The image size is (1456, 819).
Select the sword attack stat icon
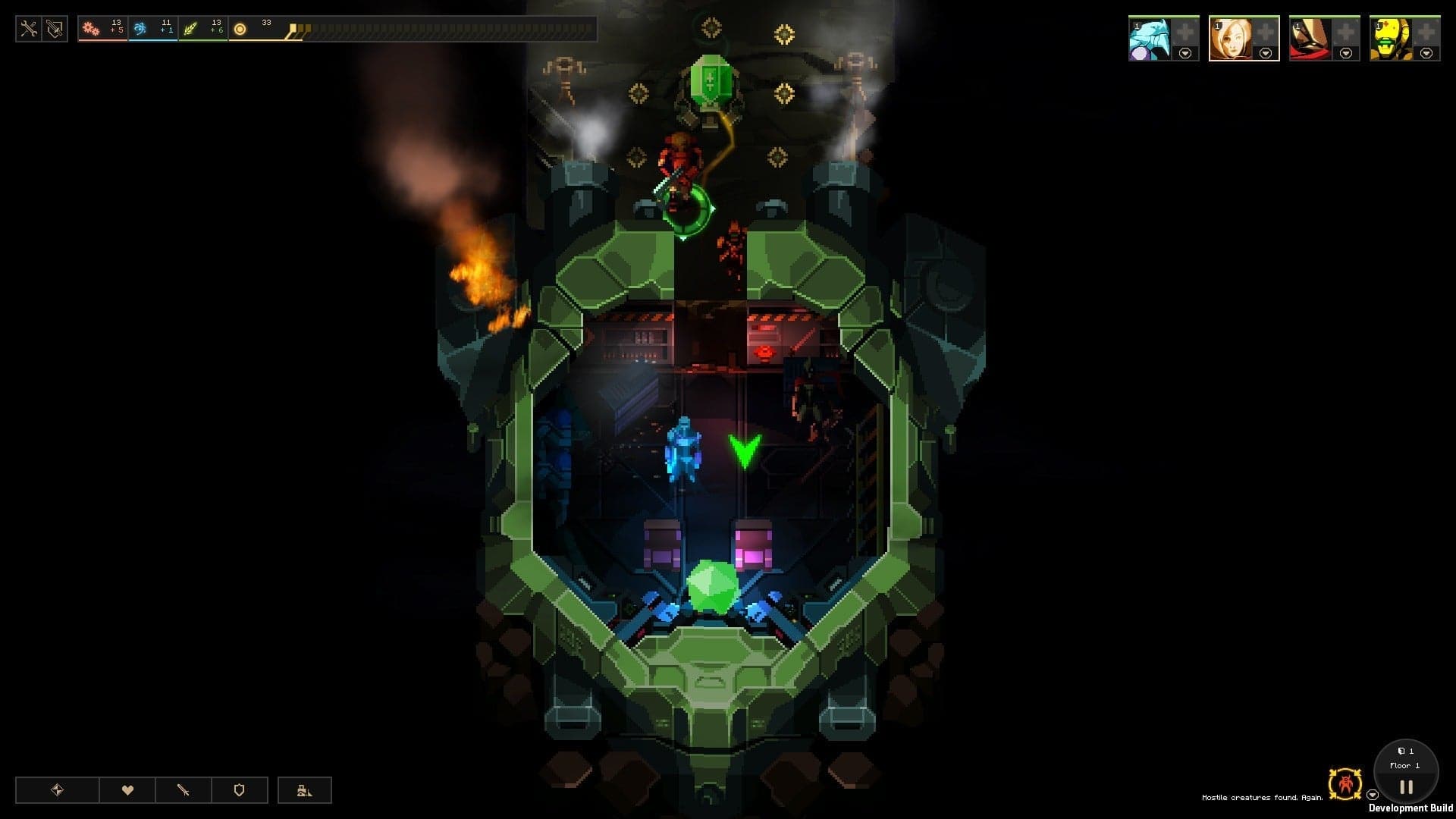click(184, 789)
